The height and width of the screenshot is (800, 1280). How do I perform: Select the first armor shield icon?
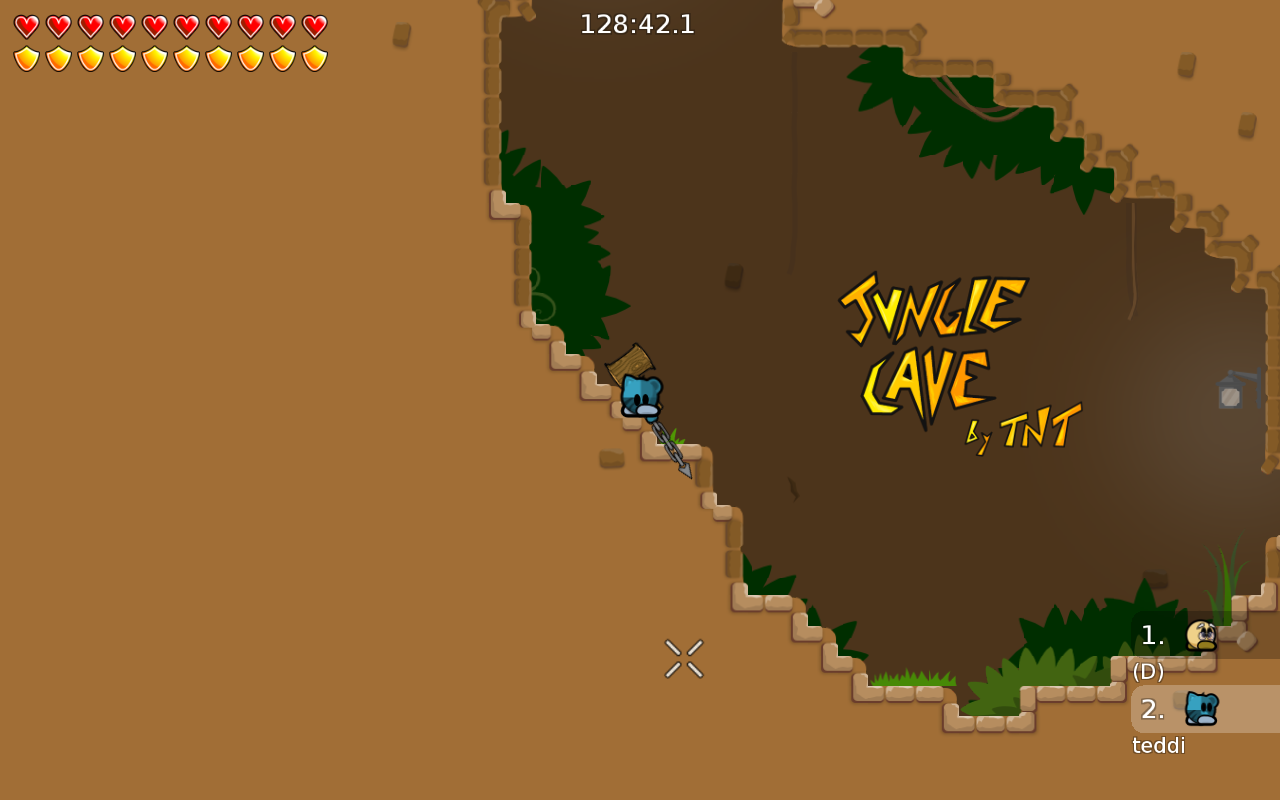(25, 58)
